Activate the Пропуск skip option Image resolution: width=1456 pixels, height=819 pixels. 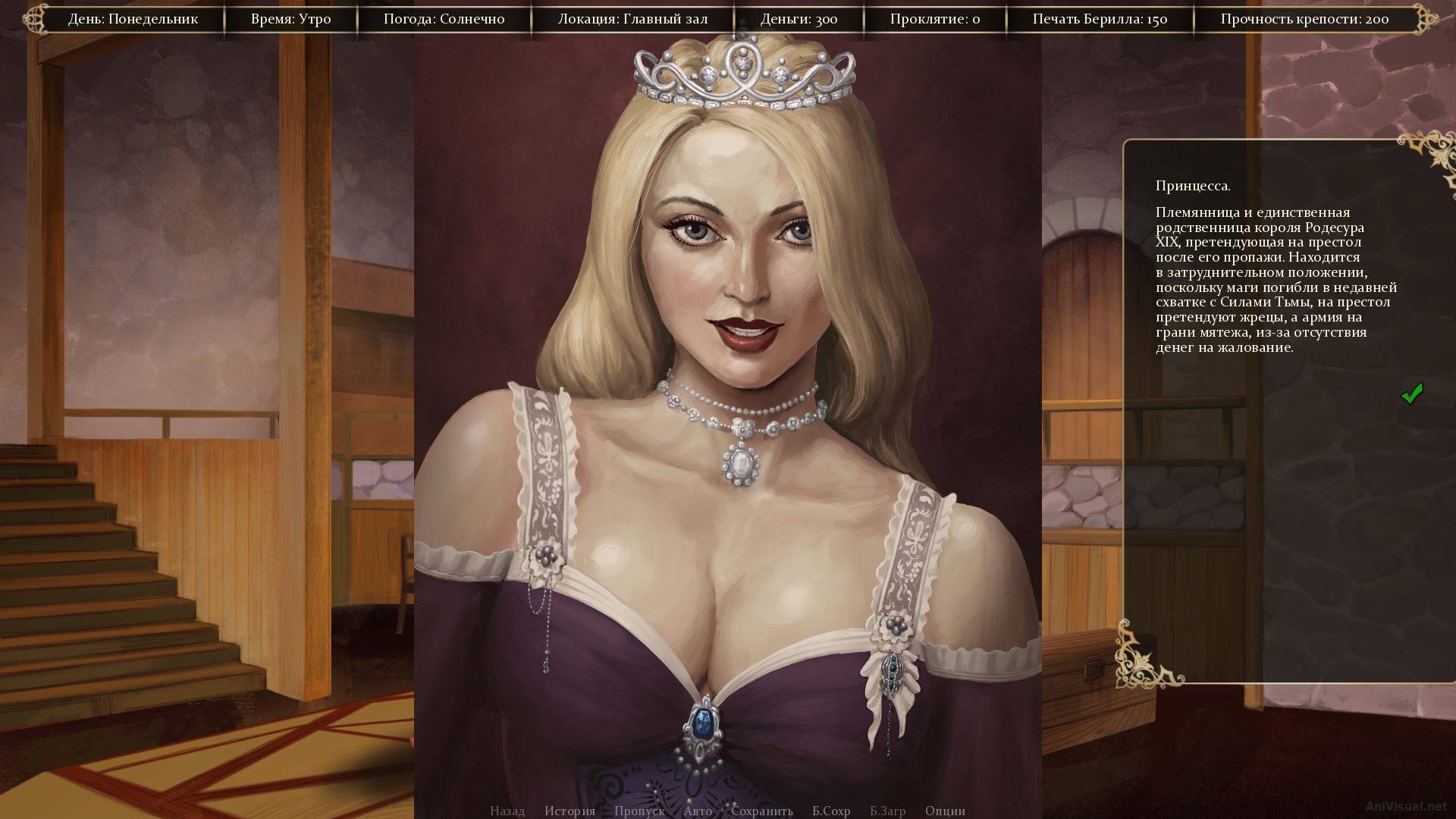point(639,811)
